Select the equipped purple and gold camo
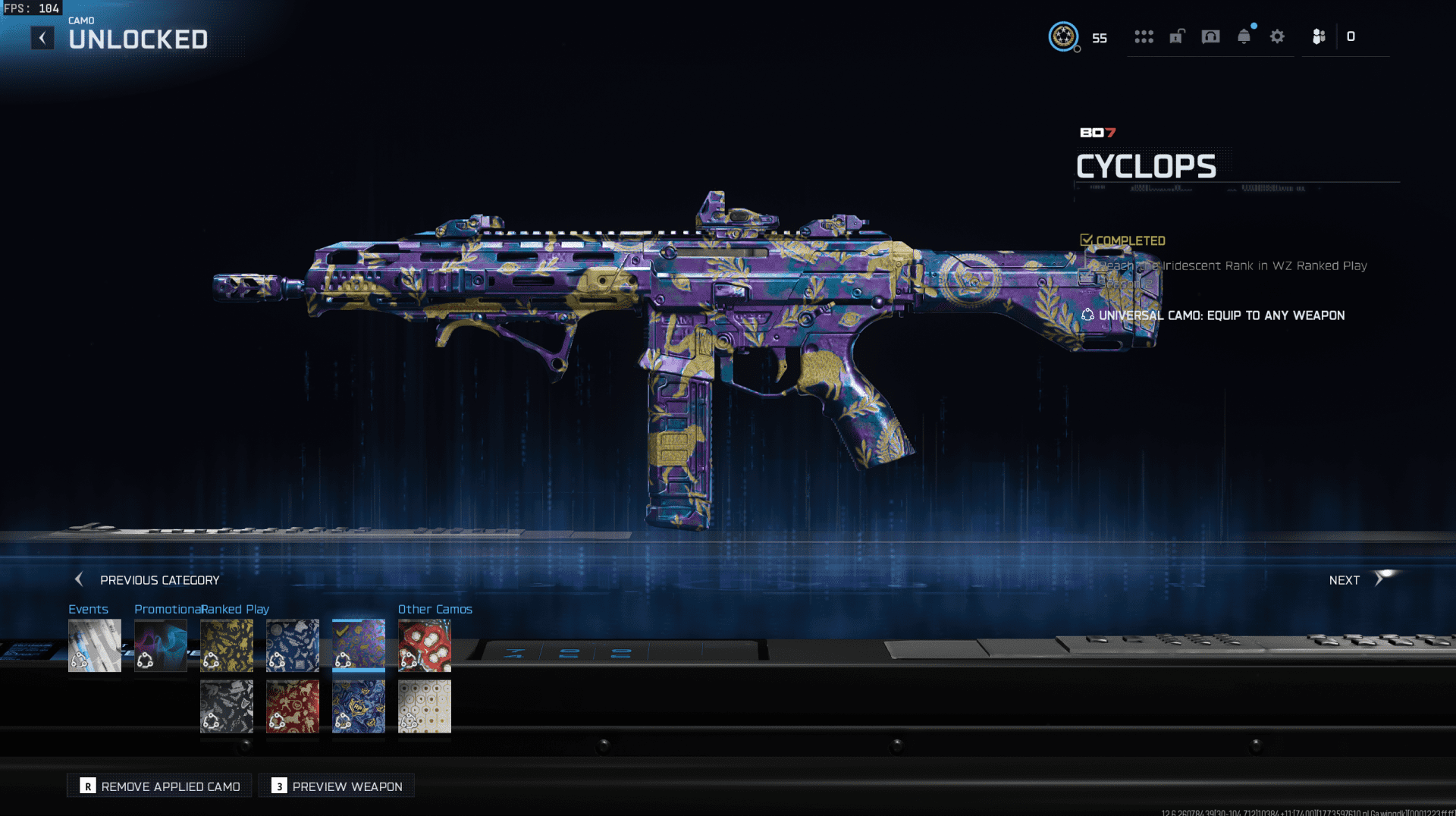Viewport: 1456px width, 816px height. click(x=359, y=645)
